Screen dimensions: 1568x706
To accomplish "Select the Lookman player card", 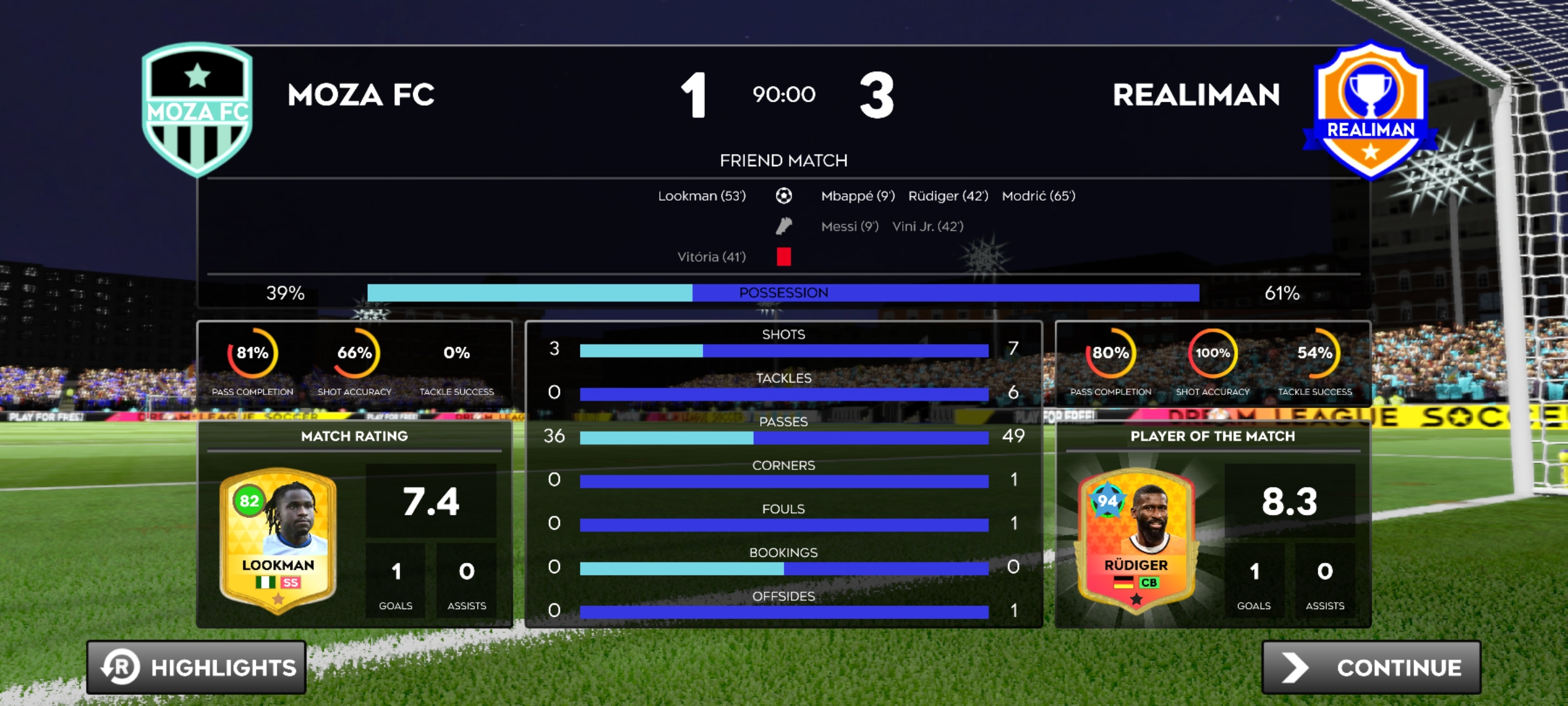I will pyautogui.click(x=278, y=541).
